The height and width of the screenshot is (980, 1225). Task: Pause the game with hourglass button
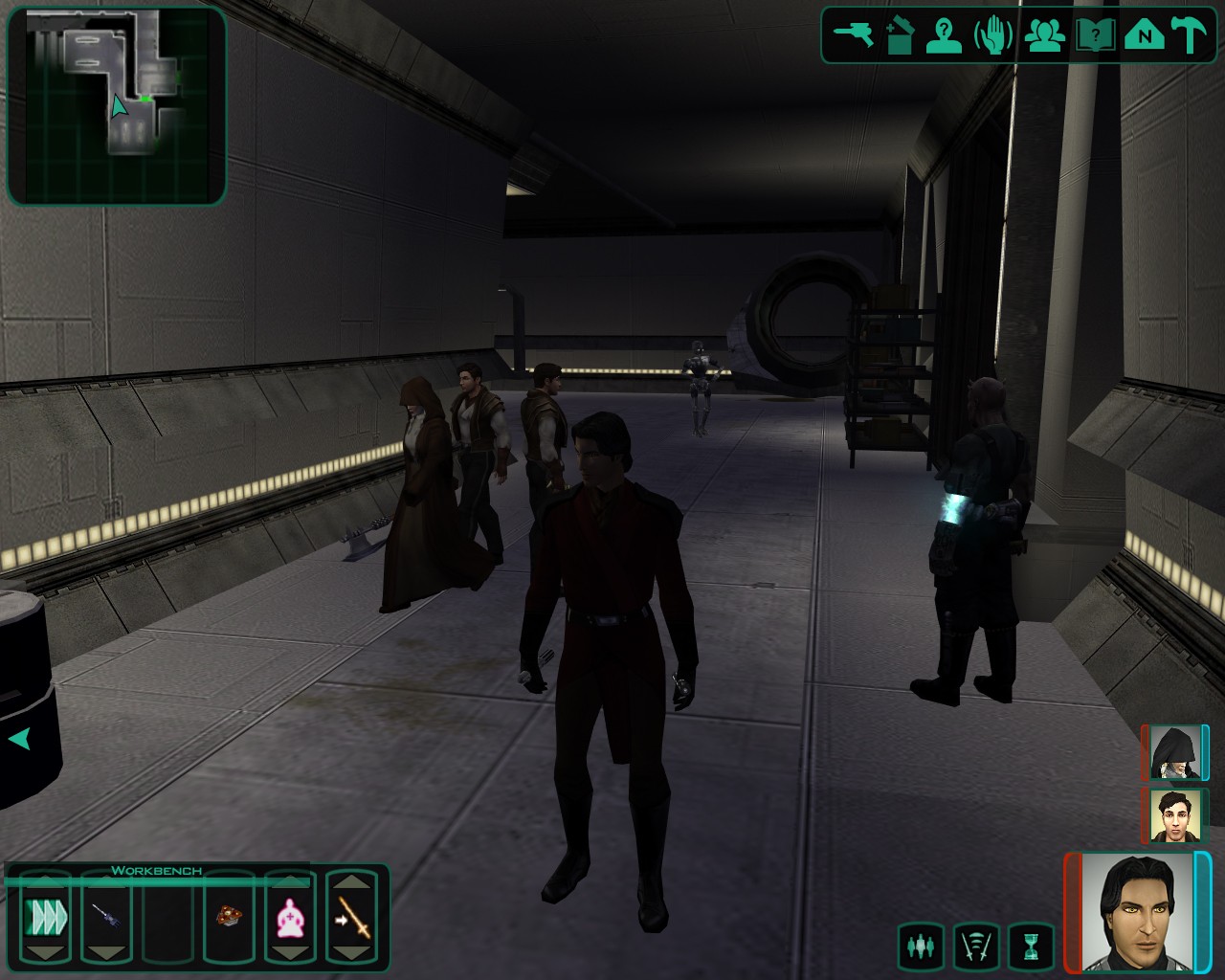(1031, 947)
